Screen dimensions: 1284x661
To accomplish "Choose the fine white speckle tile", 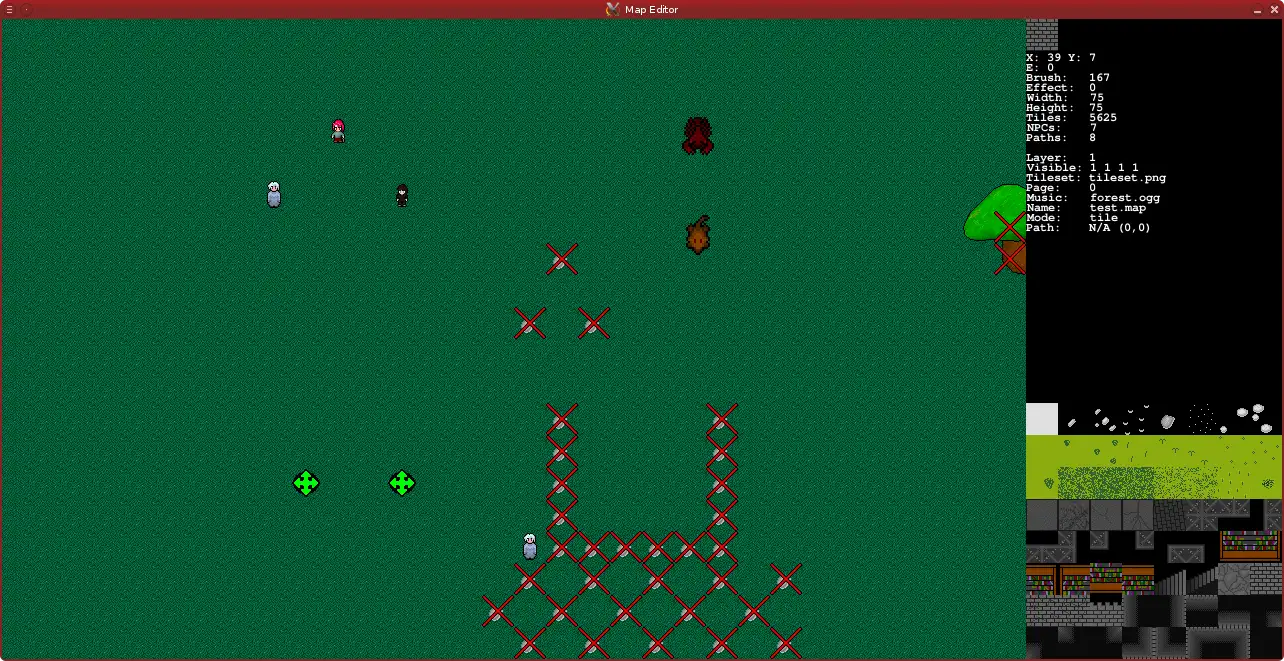I will click(x=1201, y=418).
